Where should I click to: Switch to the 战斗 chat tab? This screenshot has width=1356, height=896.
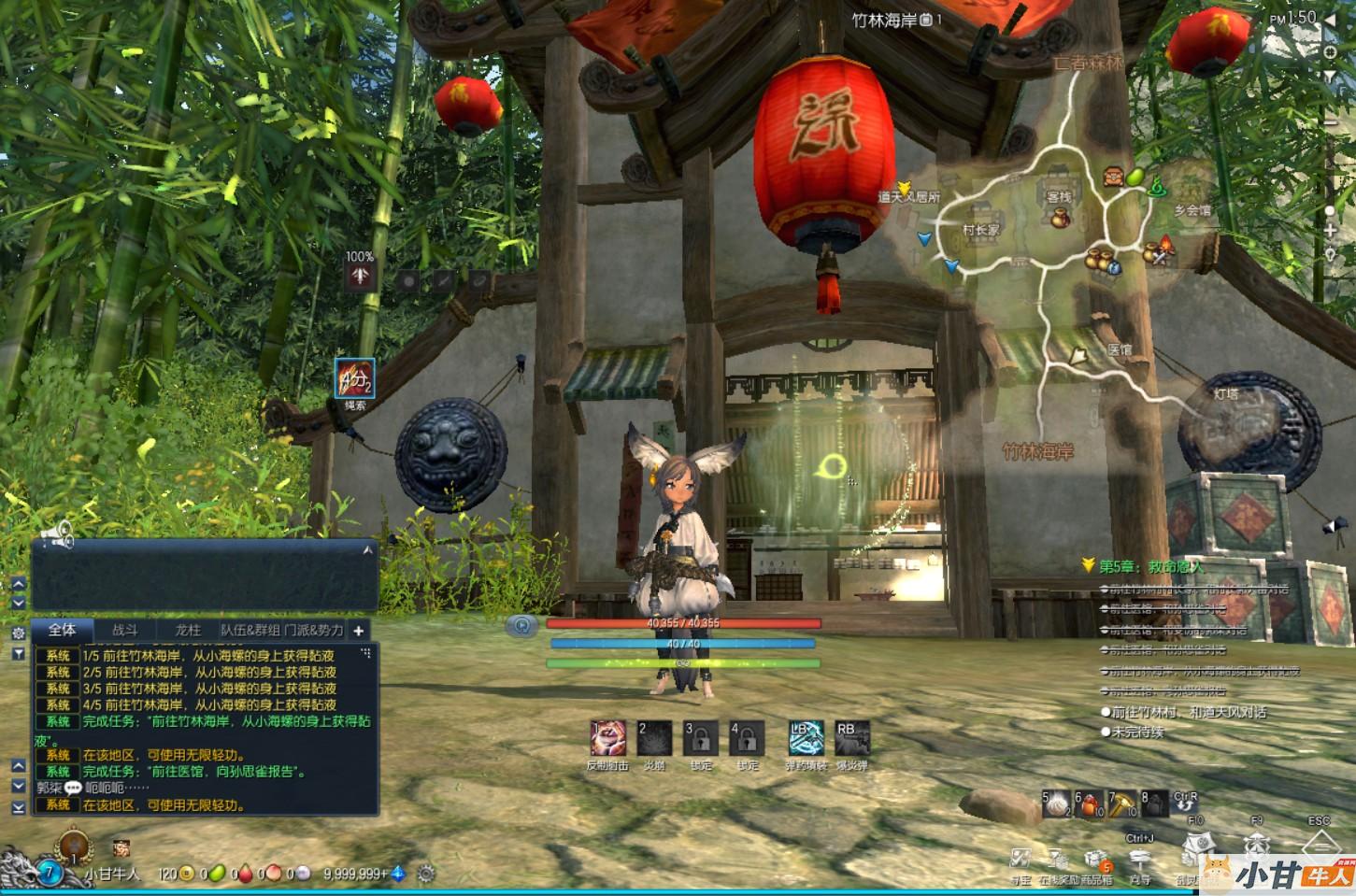pyautogui.click(x=124, y=631)
